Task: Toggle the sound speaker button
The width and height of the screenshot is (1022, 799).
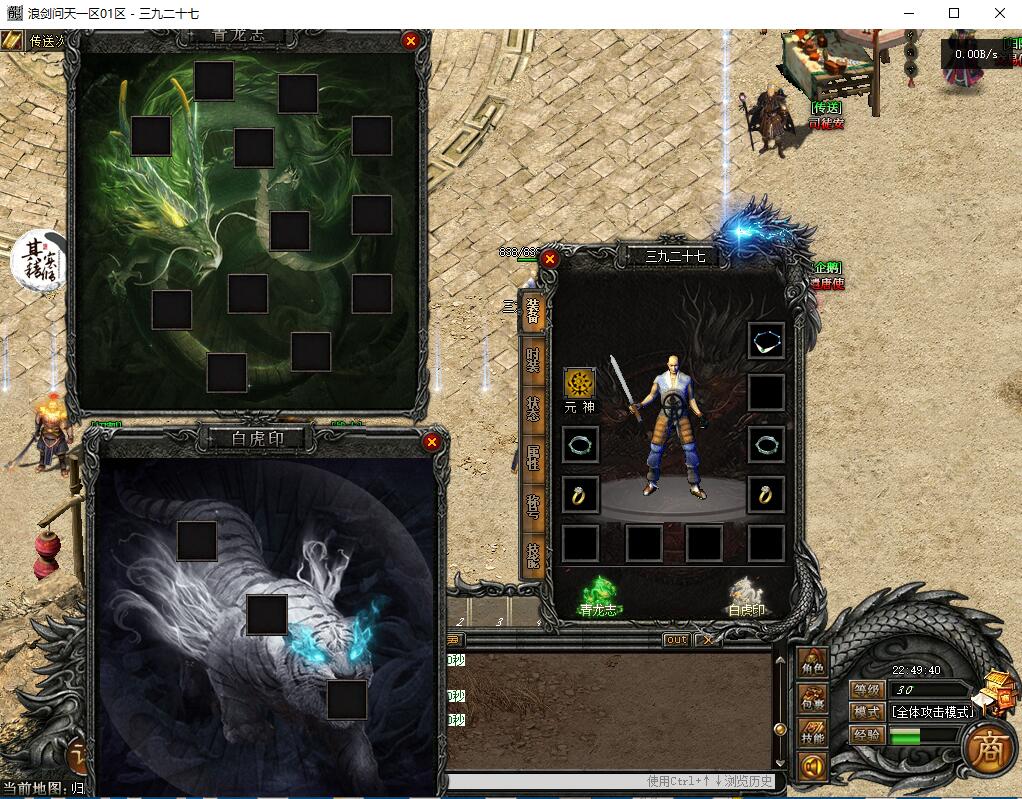Action: click(x=812, y=767)
